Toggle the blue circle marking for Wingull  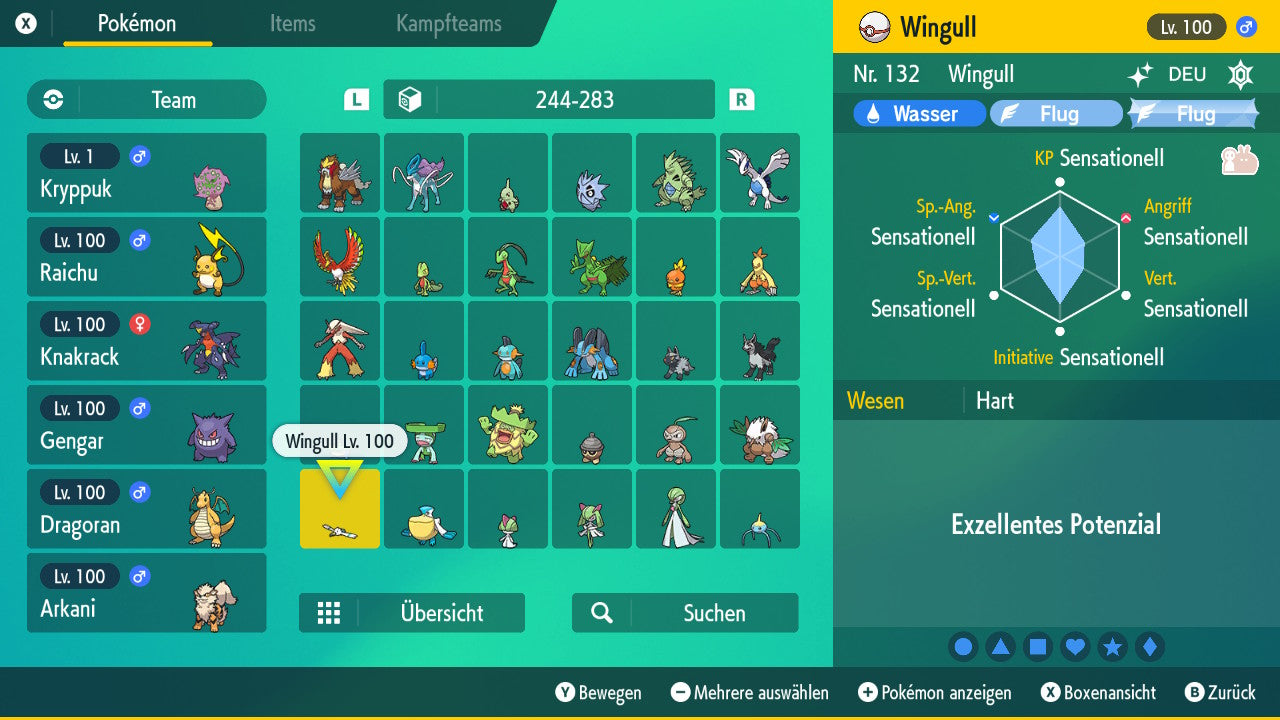click(x=963, y=646)
